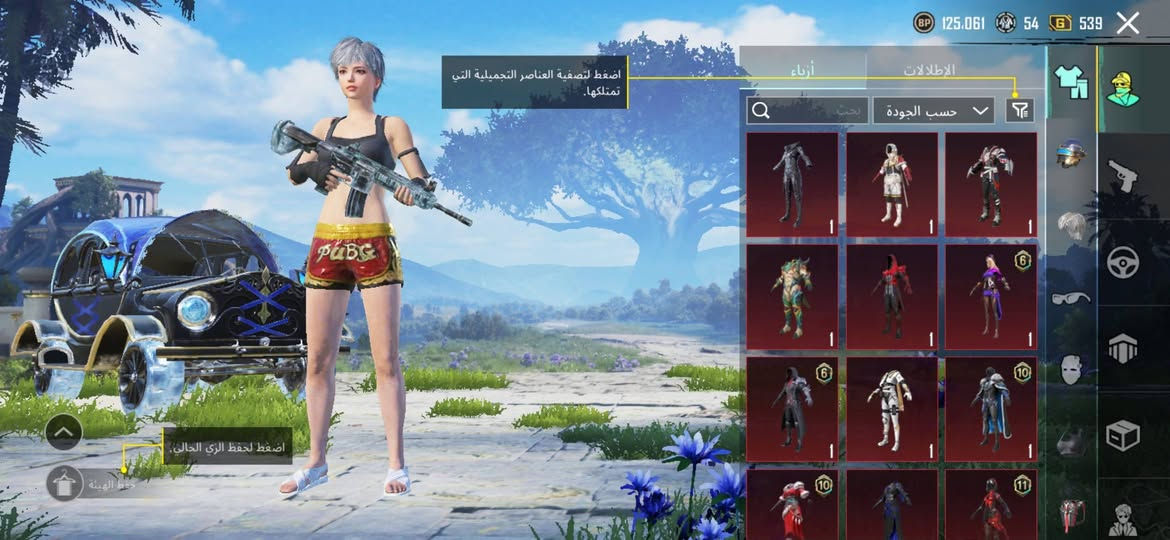The width and height of the screenshot is (1170, 540).
Task: Switch to the أزياء tab
Action: [802, 70]
